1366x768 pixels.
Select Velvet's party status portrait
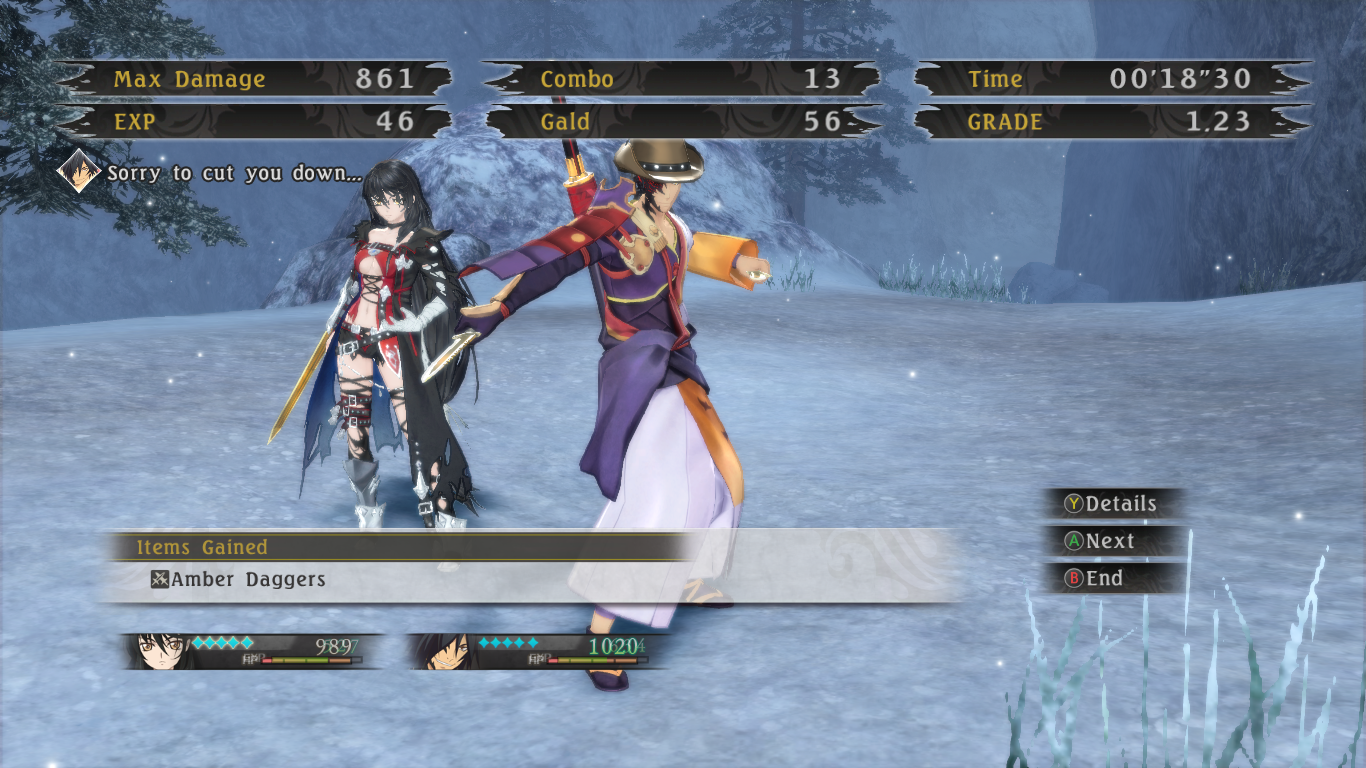pos(160,651)
